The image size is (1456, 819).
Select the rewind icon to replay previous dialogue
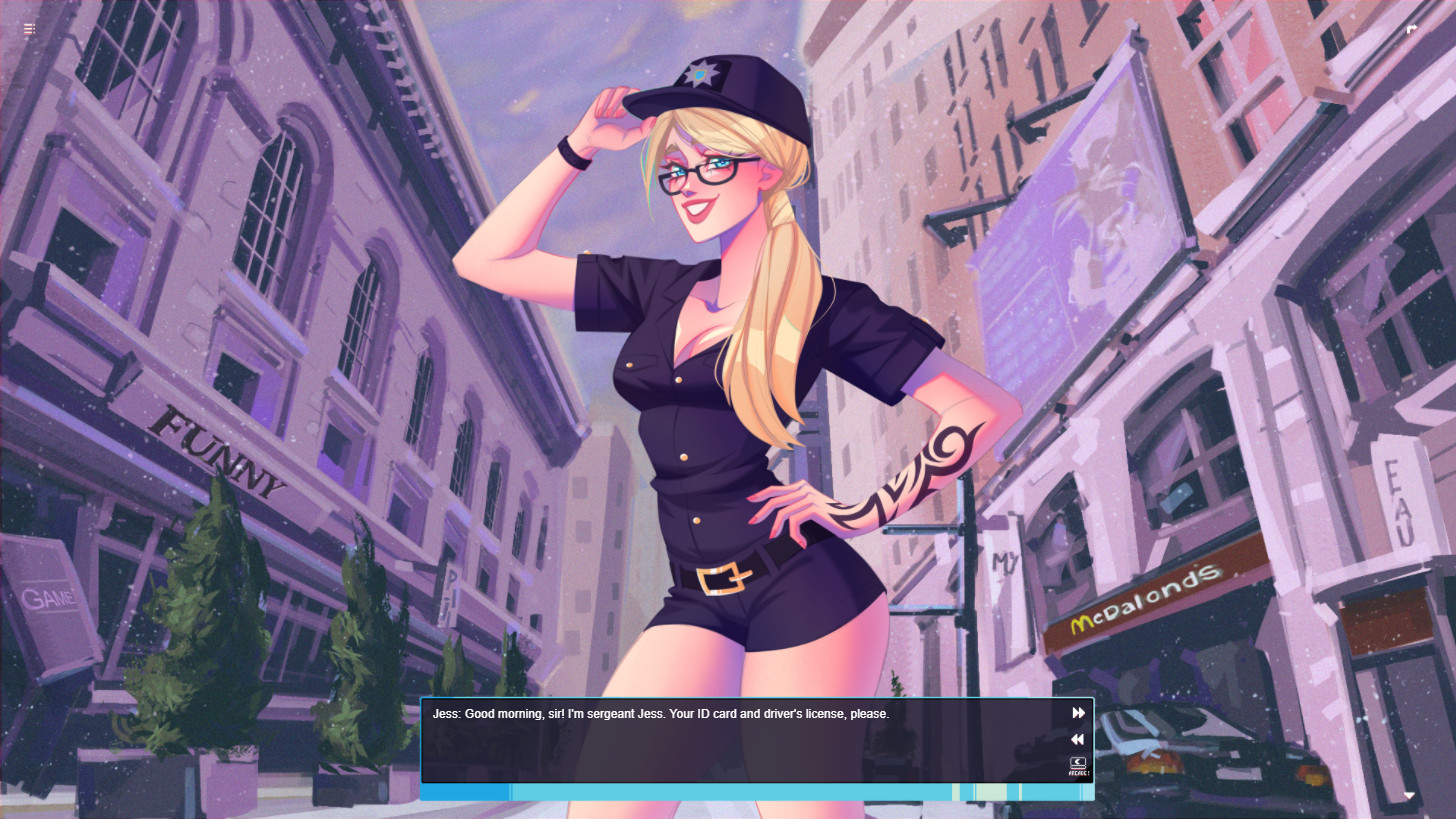[1077, 739]
